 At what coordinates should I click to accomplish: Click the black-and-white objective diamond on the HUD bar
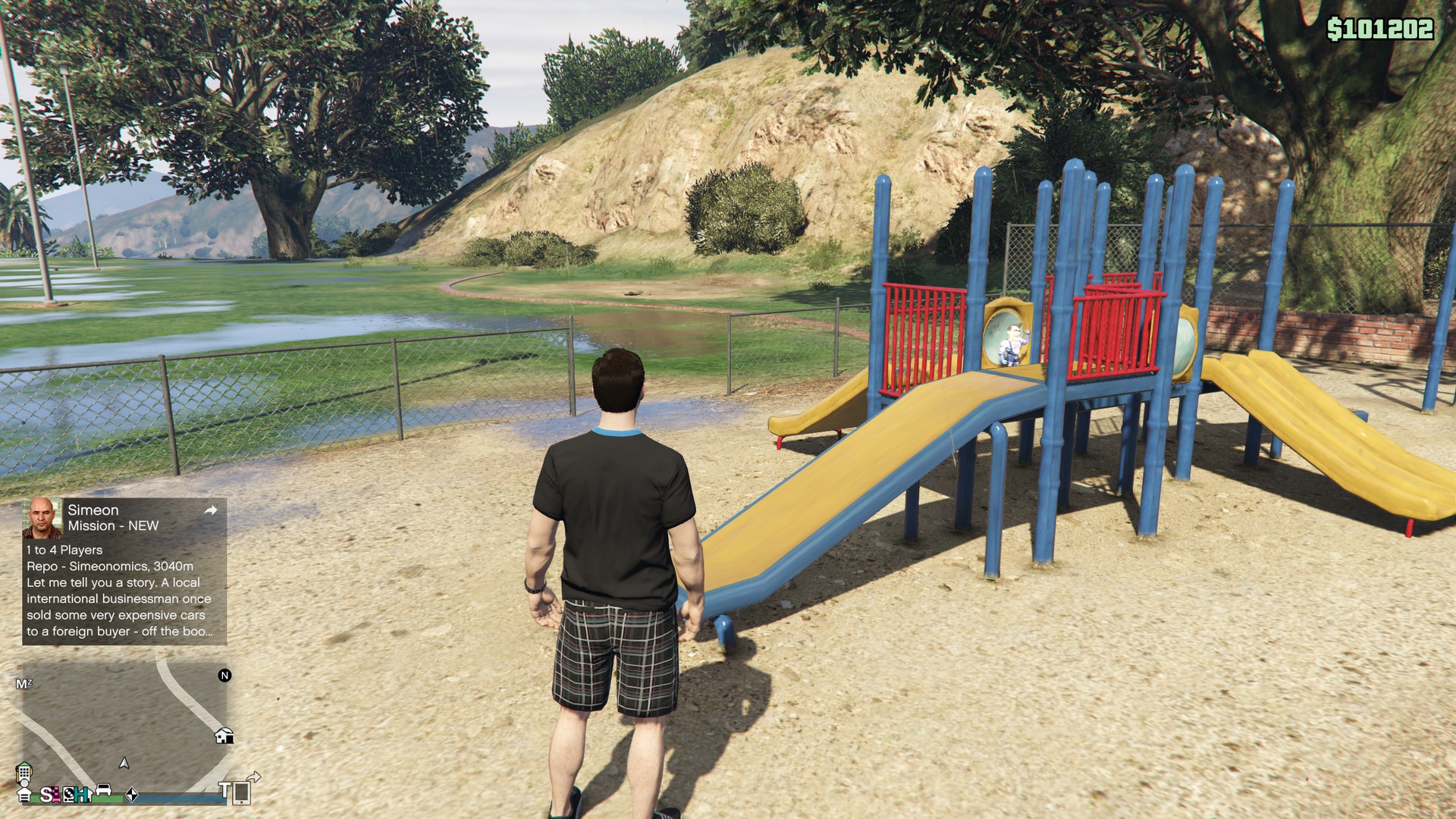pos(132,795)
